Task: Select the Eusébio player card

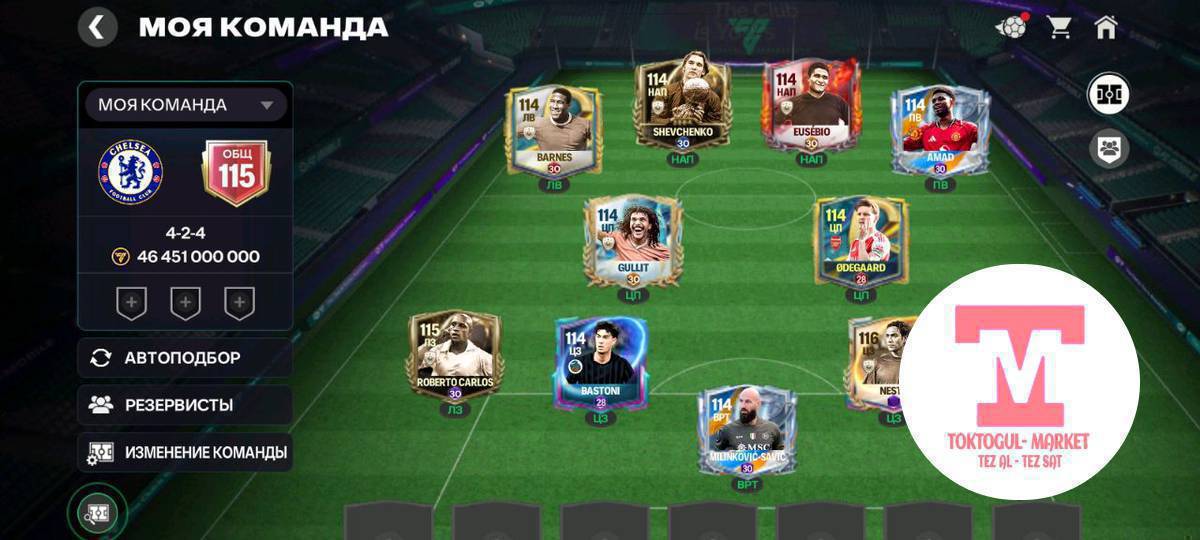Action: (811, 106)
